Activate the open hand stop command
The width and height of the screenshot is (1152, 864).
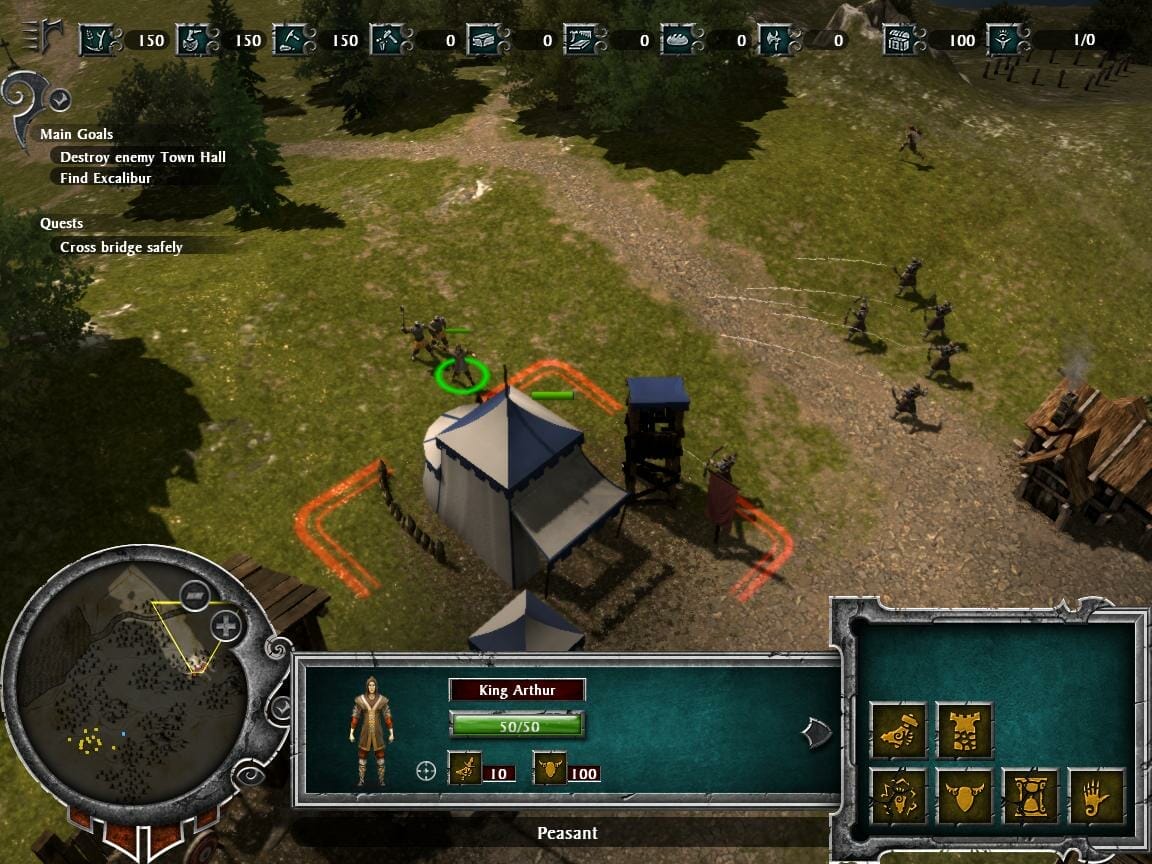[1095, 797]
